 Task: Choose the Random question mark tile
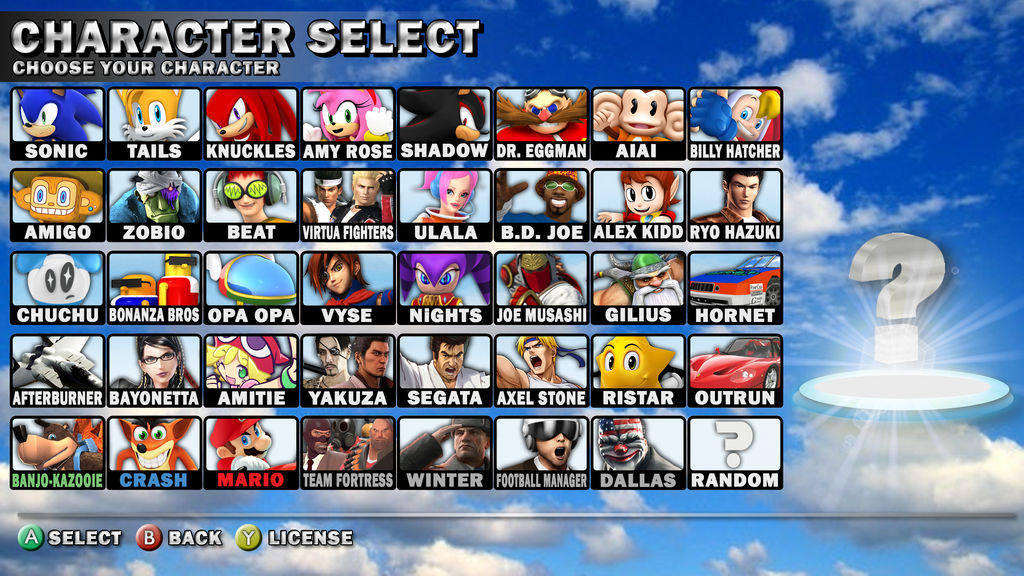pyautogui.click(x=735, y=452)
